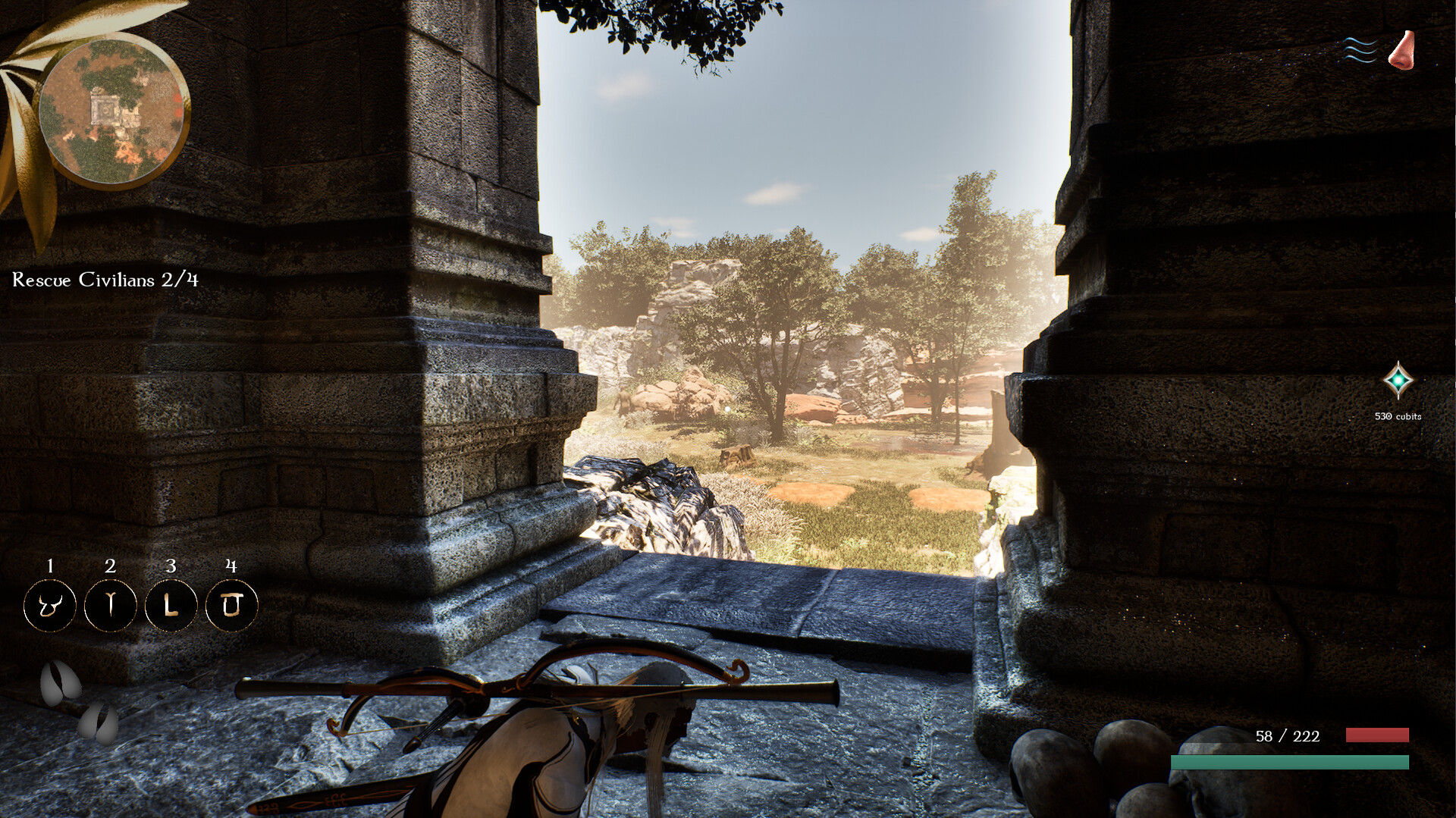Trigger the slot 4 rune ability
1456x818 pixels.
tap(232, 605)
